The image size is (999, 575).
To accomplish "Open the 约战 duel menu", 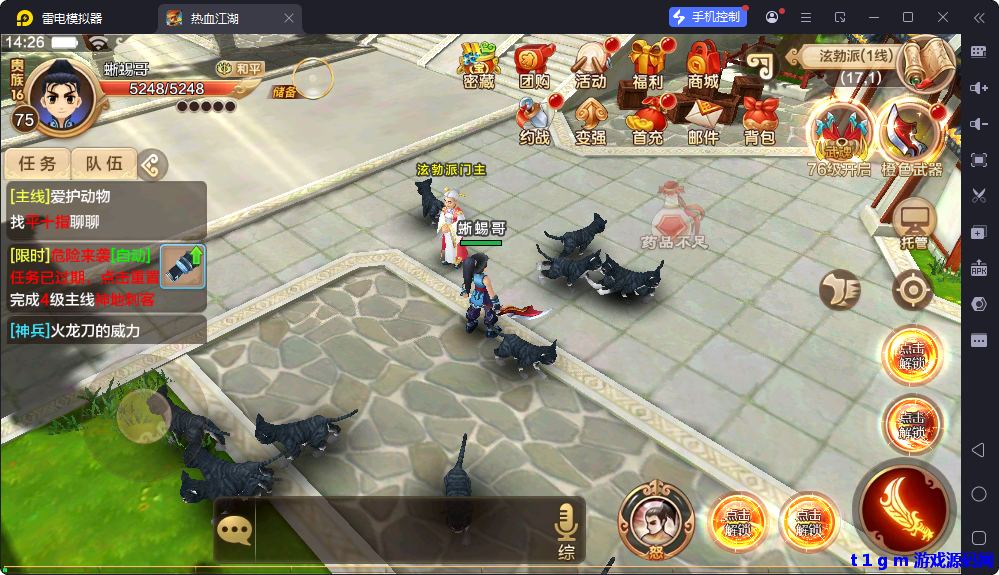I will [535, 121].
